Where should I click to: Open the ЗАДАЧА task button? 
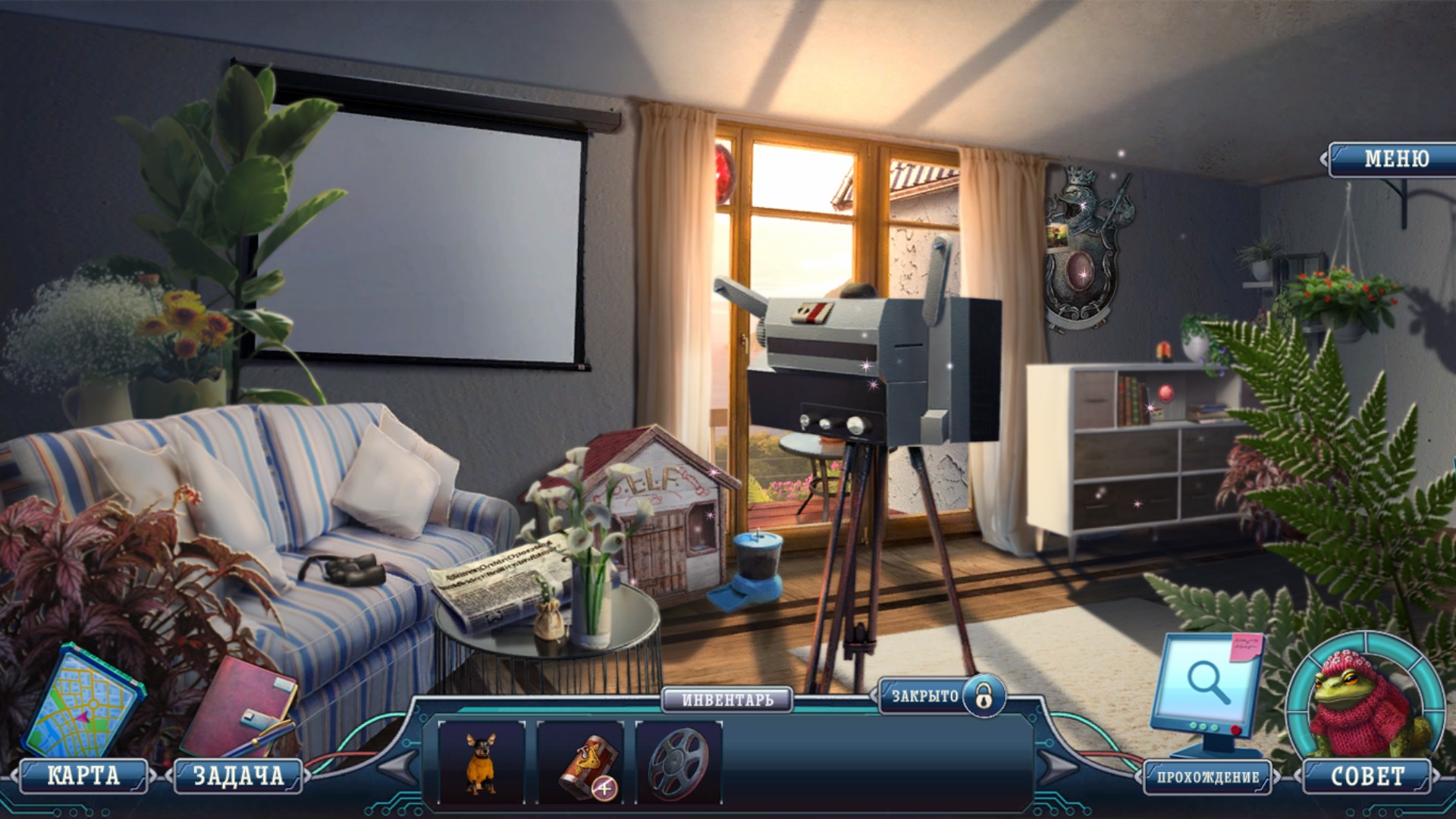coord(238,776)
